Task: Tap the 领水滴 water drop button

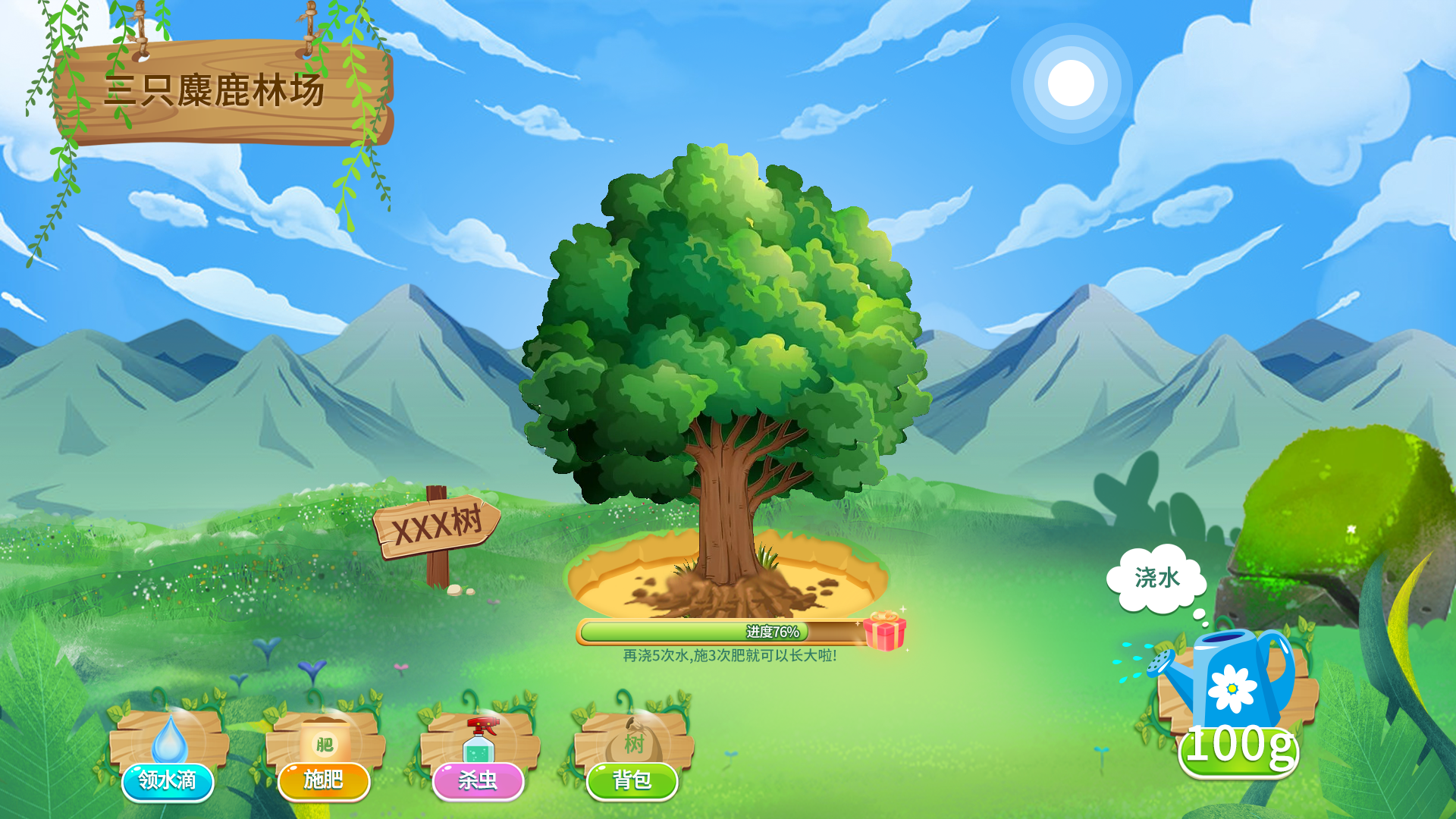Action: (168, 779)
